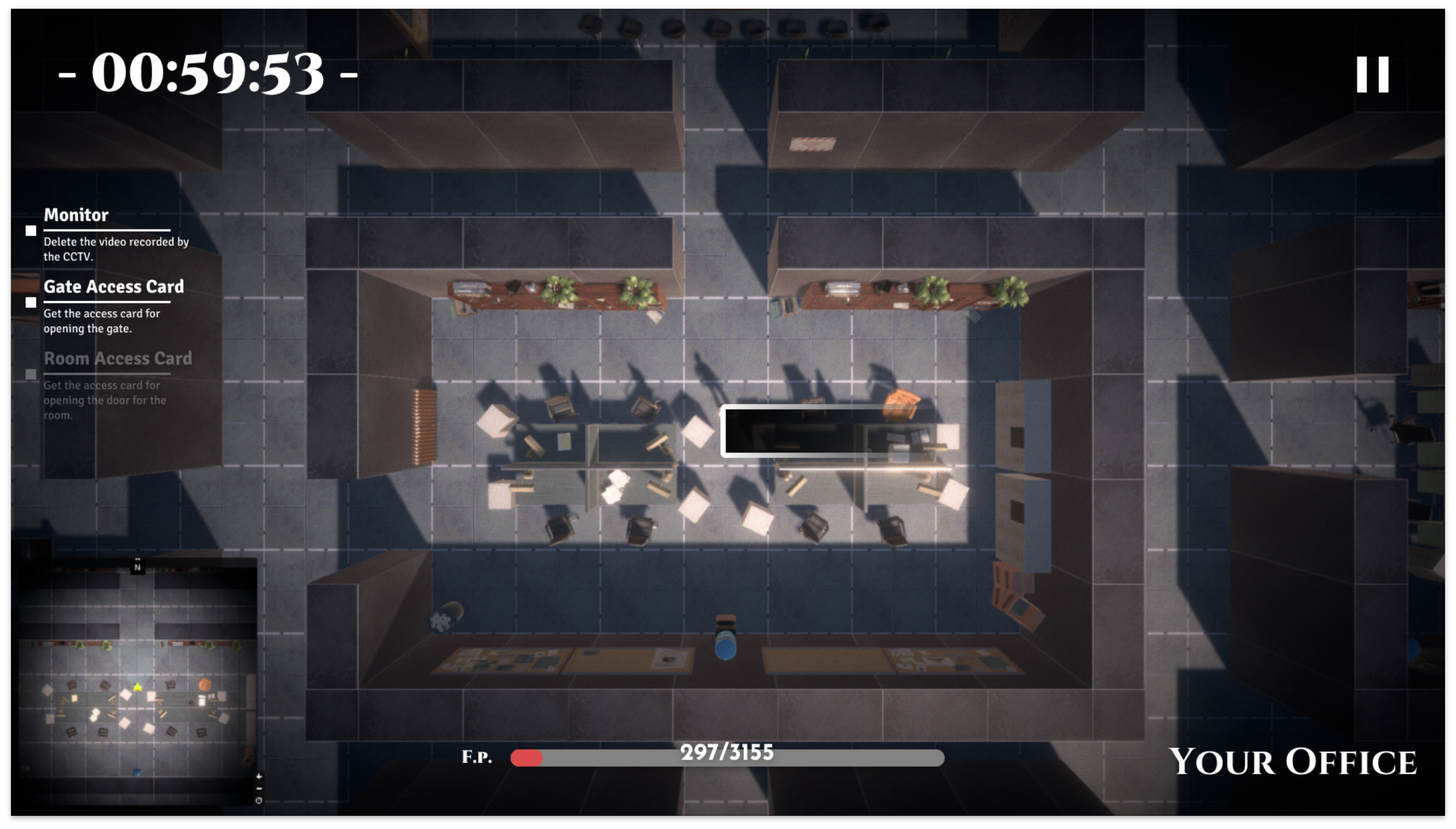Click the player star marker on the minimap
Screen dimensions: 1456x829
pyautogui.click(x=138, y=687)
